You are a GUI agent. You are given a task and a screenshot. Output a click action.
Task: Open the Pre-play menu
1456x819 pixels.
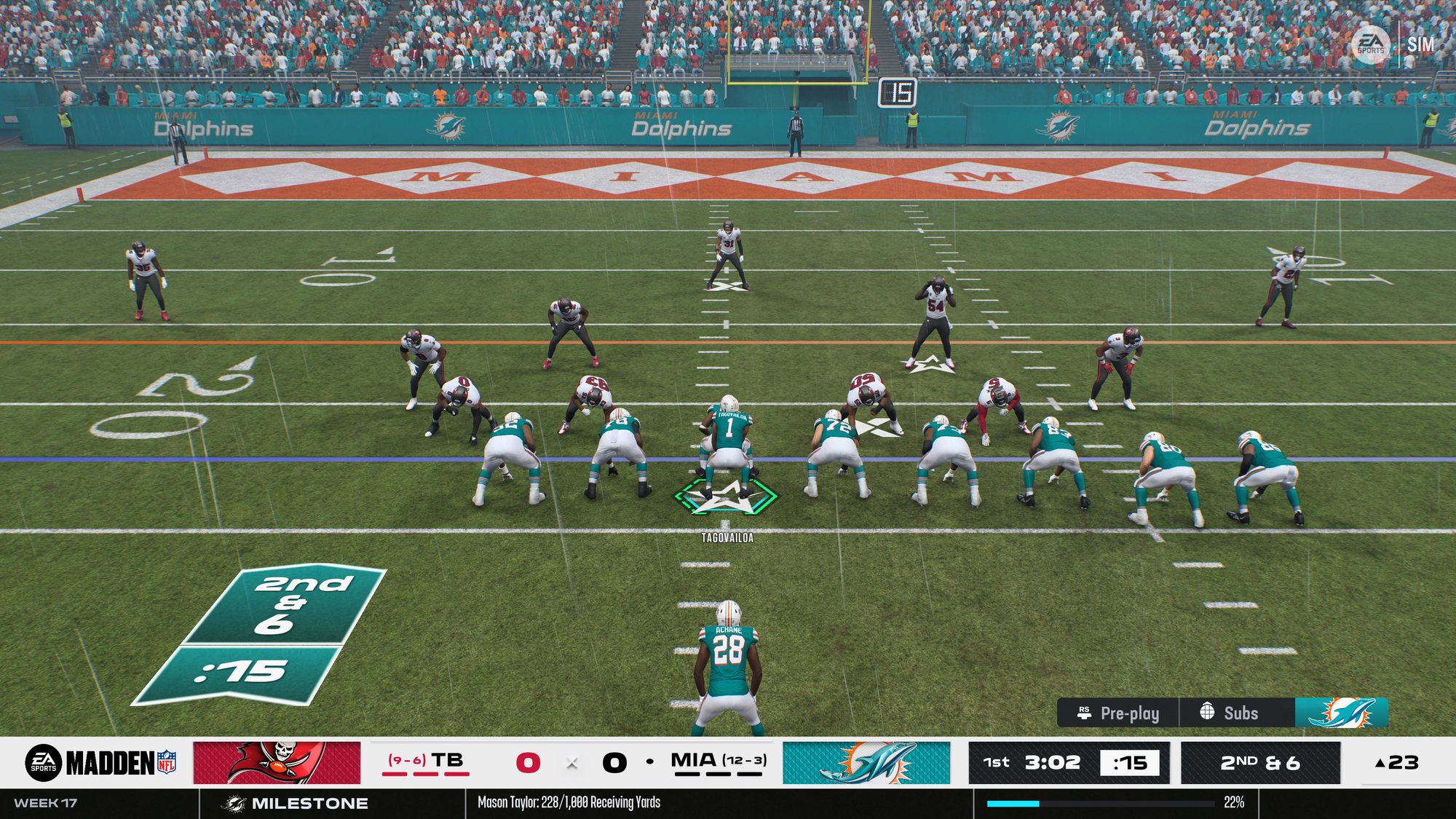pos(1118,713)
